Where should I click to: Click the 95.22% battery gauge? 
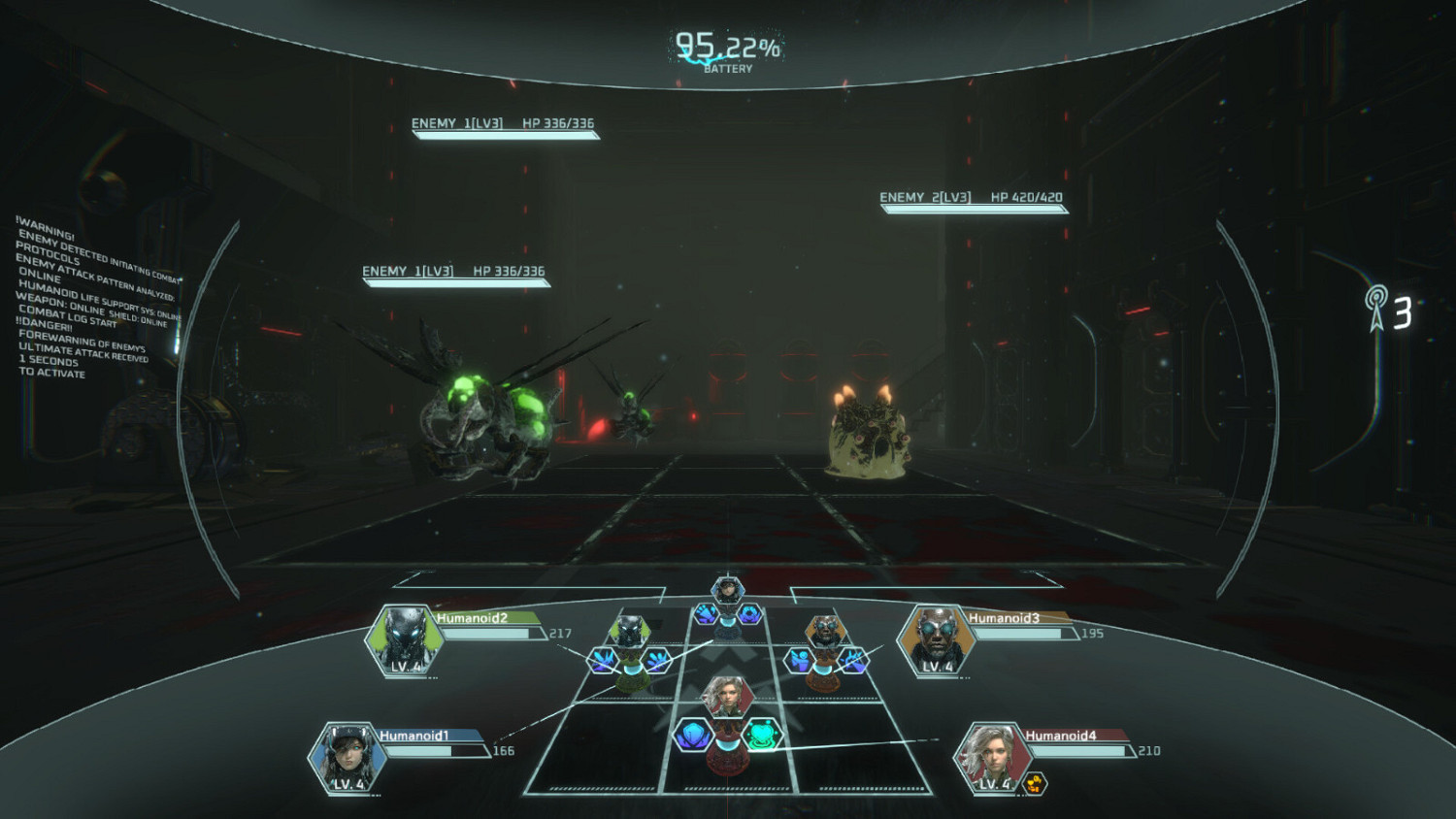[726, 44]
